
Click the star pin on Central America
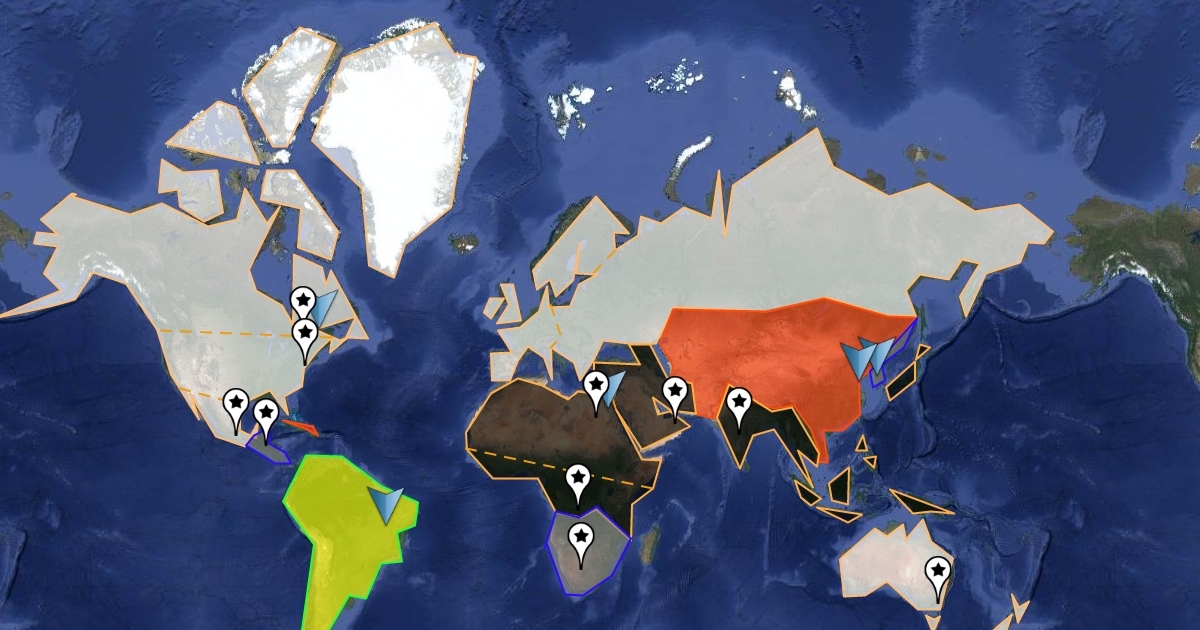266,413
